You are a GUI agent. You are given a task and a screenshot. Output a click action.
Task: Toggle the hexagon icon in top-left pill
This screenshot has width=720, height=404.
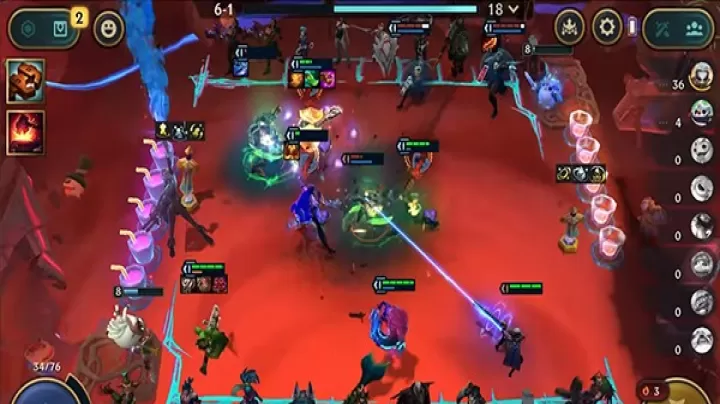(x=29, y=29)
